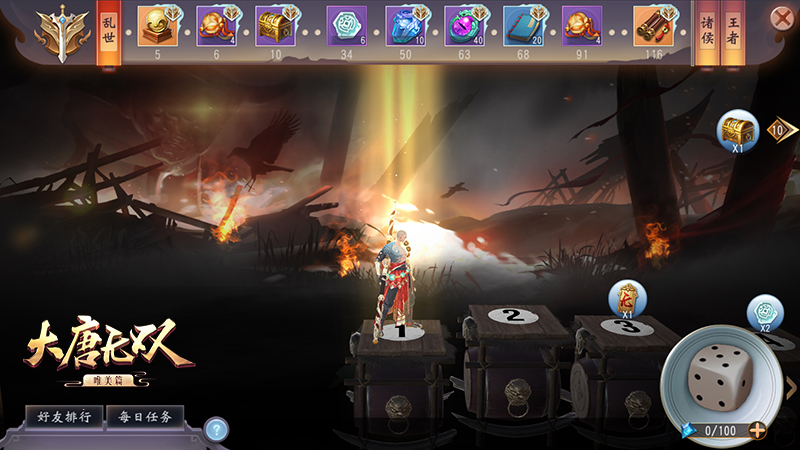Switch to the 王者 tab

(736, 32)
